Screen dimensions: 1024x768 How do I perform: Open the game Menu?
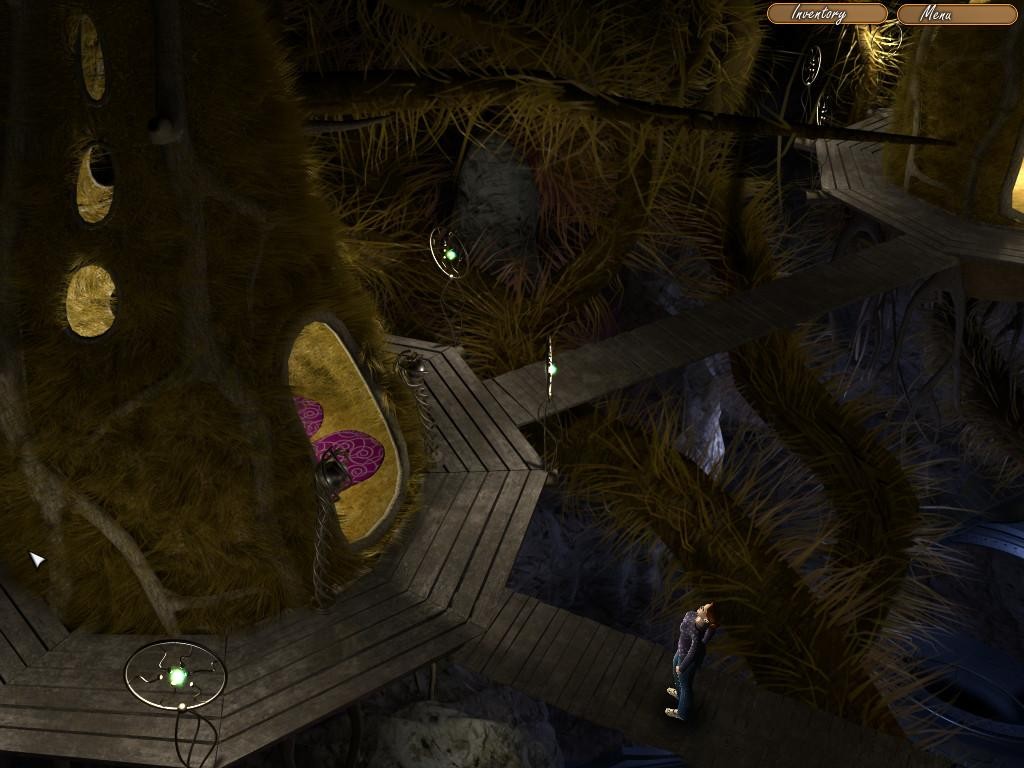pyautogui.click(x=955, y=14)
